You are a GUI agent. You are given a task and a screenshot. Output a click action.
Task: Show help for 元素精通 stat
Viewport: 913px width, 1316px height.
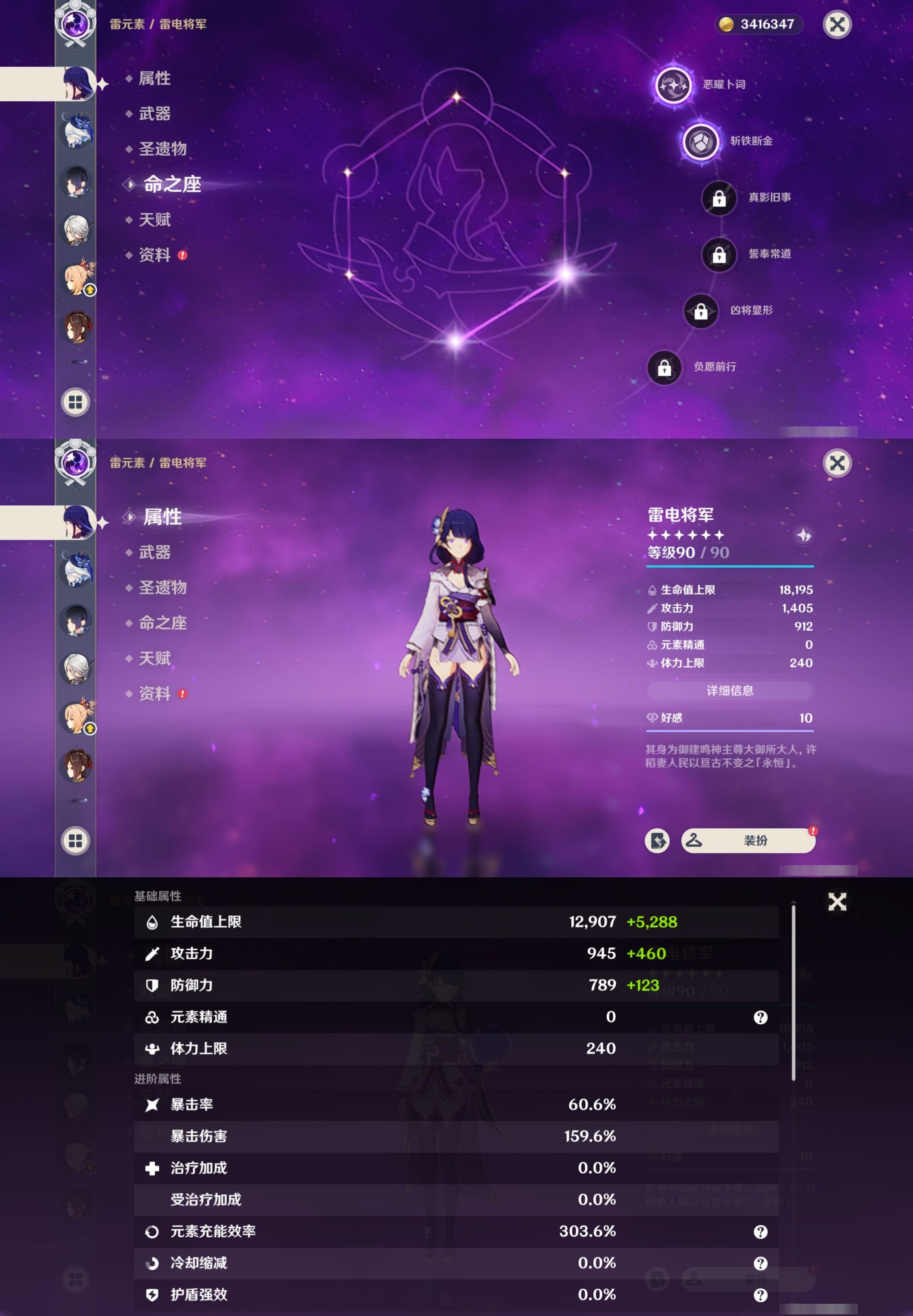coord(760,1017)
